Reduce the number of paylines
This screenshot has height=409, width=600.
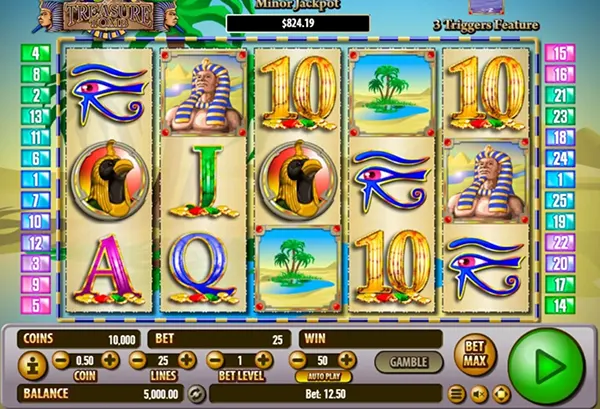(x=137, y=360)
